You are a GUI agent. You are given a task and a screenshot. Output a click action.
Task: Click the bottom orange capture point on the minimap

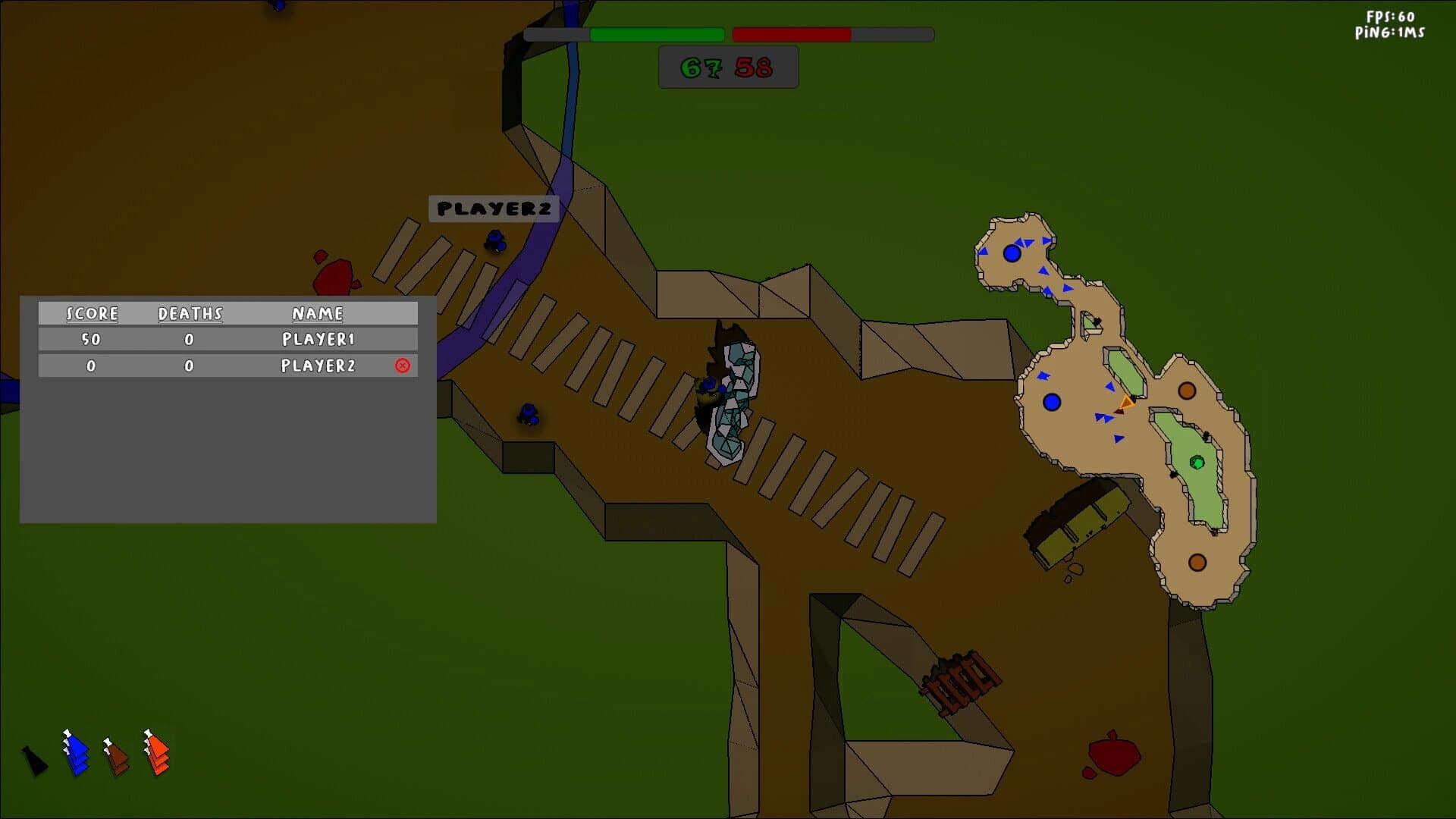coord(1198,561)
